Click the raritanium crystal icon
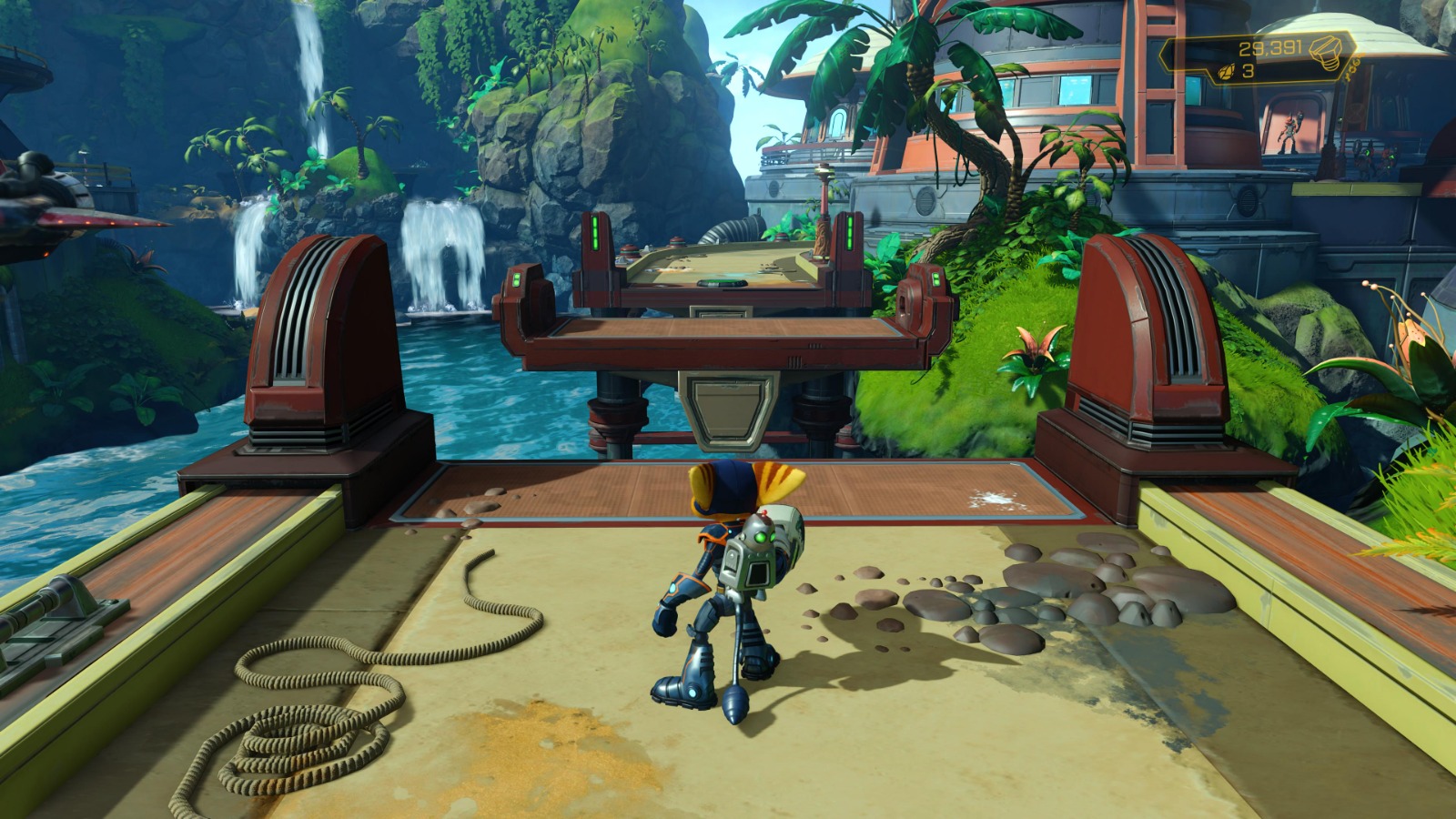This screenshot has height=819, width=1456. [1226, 71]
